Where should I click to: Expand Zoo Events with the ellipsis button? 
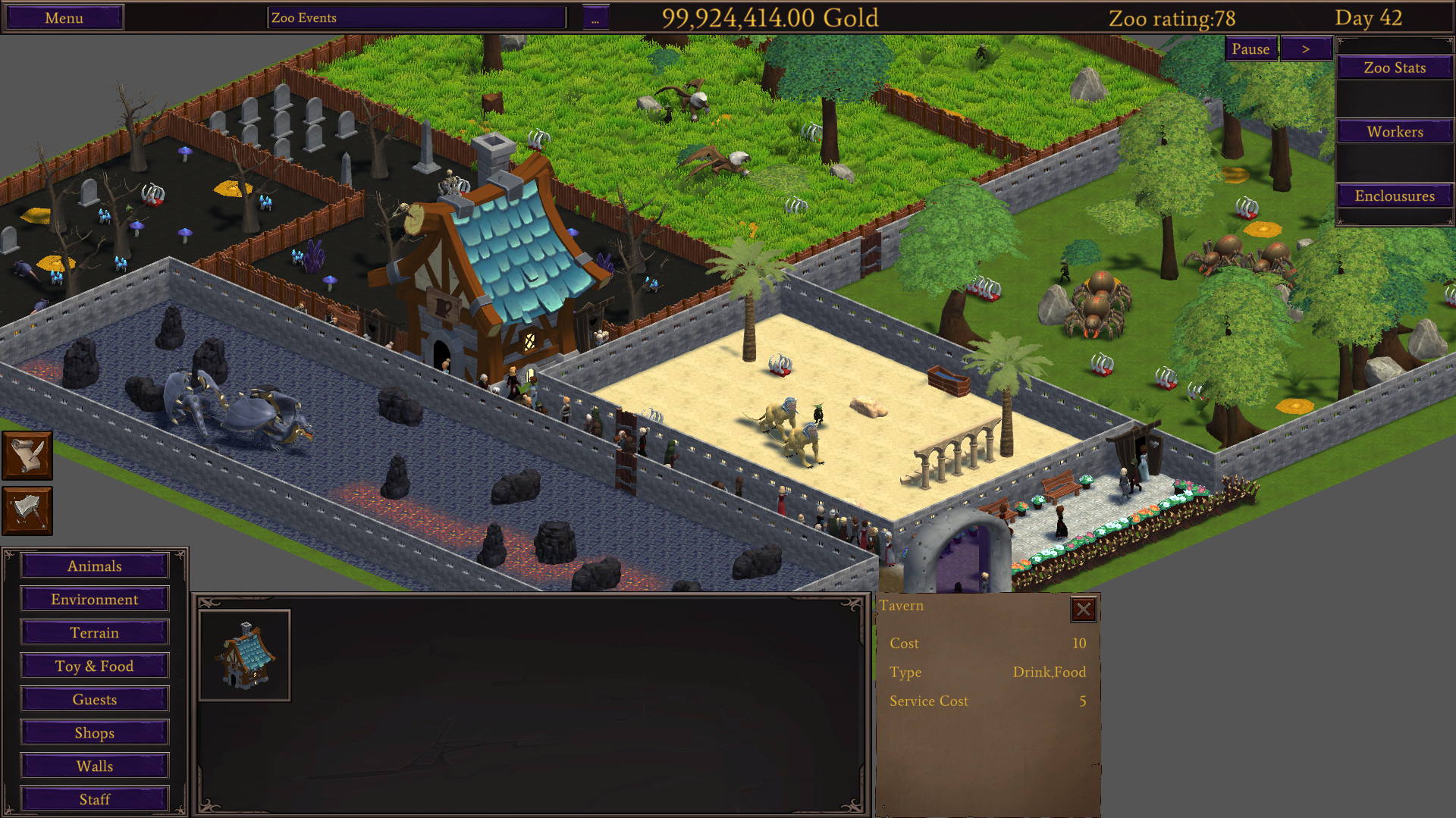click(596, 17)
